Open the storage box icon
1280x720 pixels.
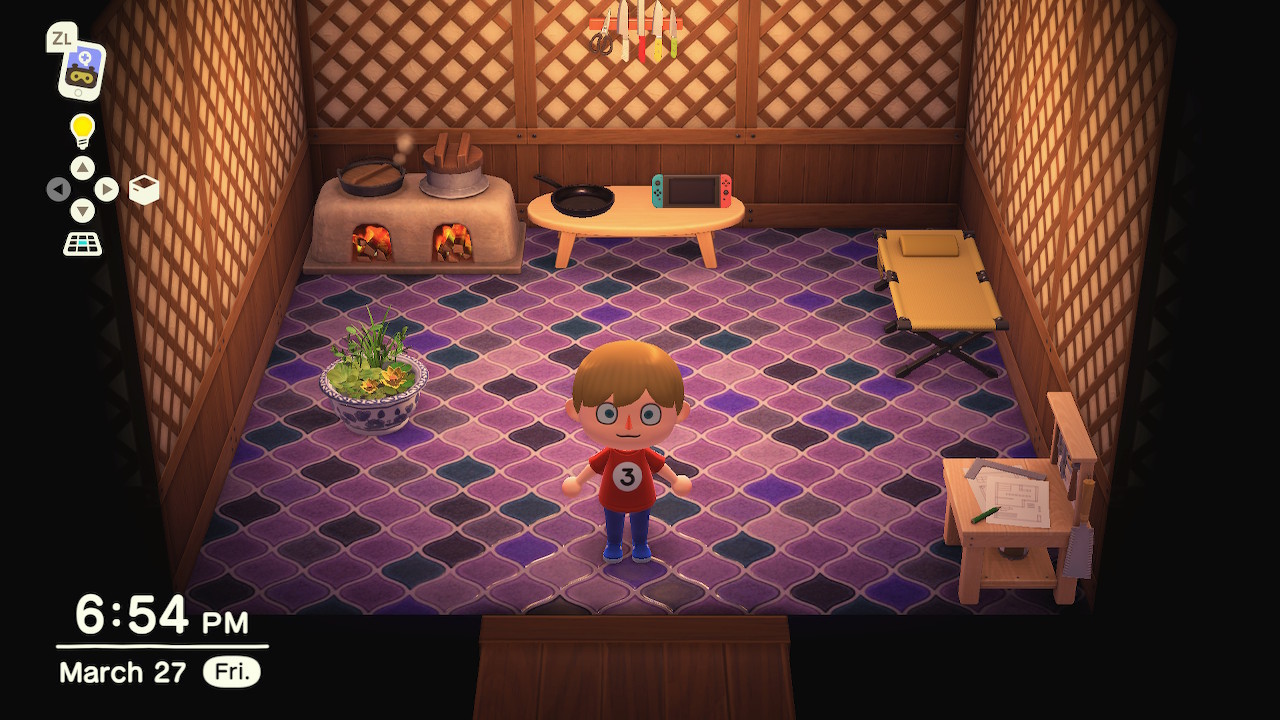[144, 189]
